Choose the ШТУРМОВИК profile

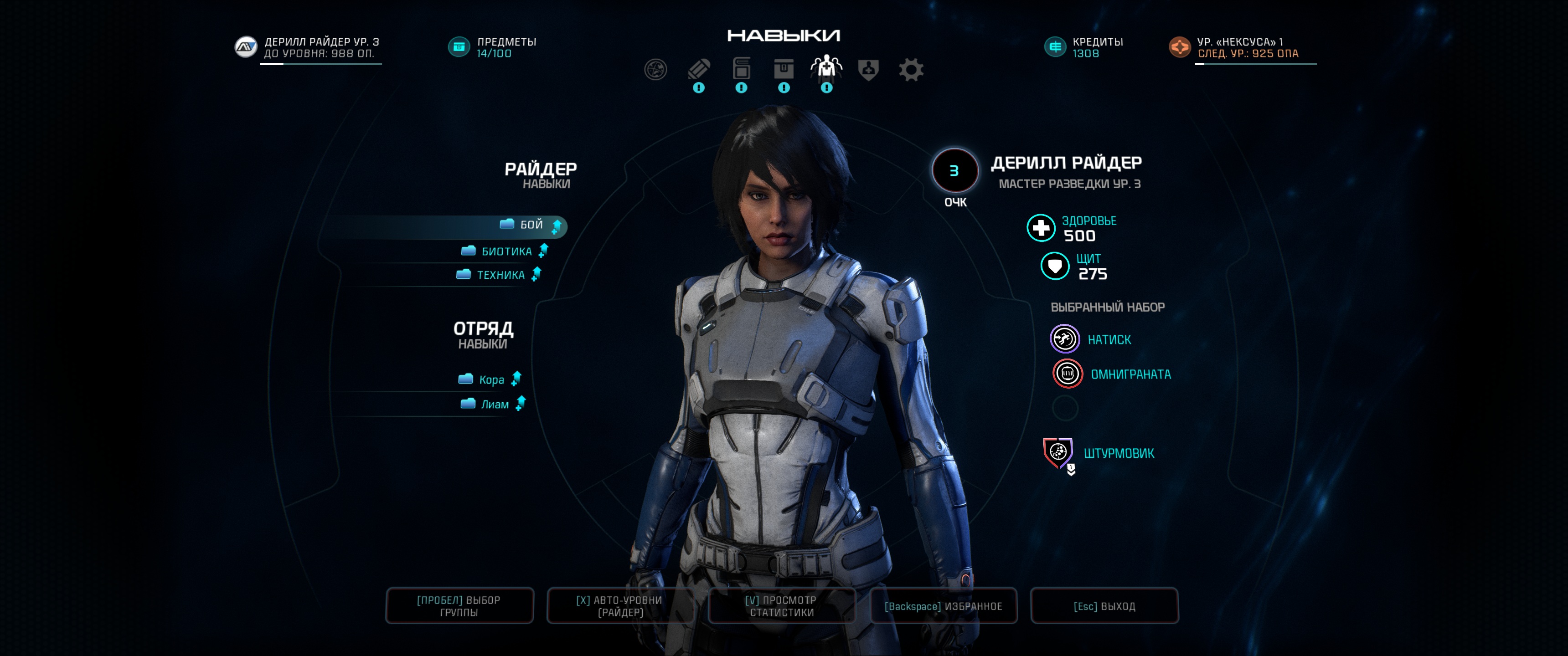coord(1118,453)
